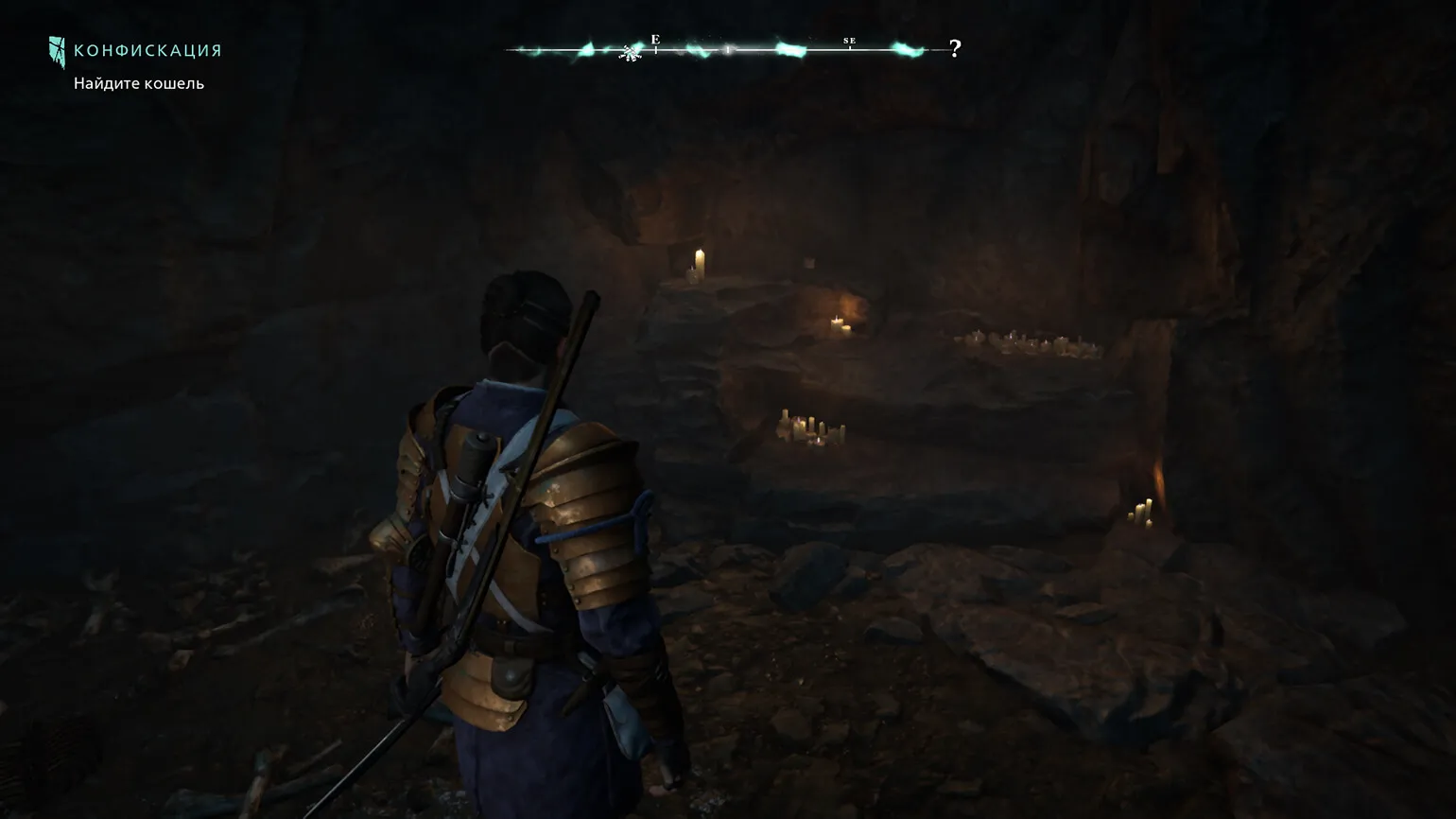Viewport: 1456px width, 819px height.
Task: Select the quest objective «Найдите кошель»
Action: 139,83
